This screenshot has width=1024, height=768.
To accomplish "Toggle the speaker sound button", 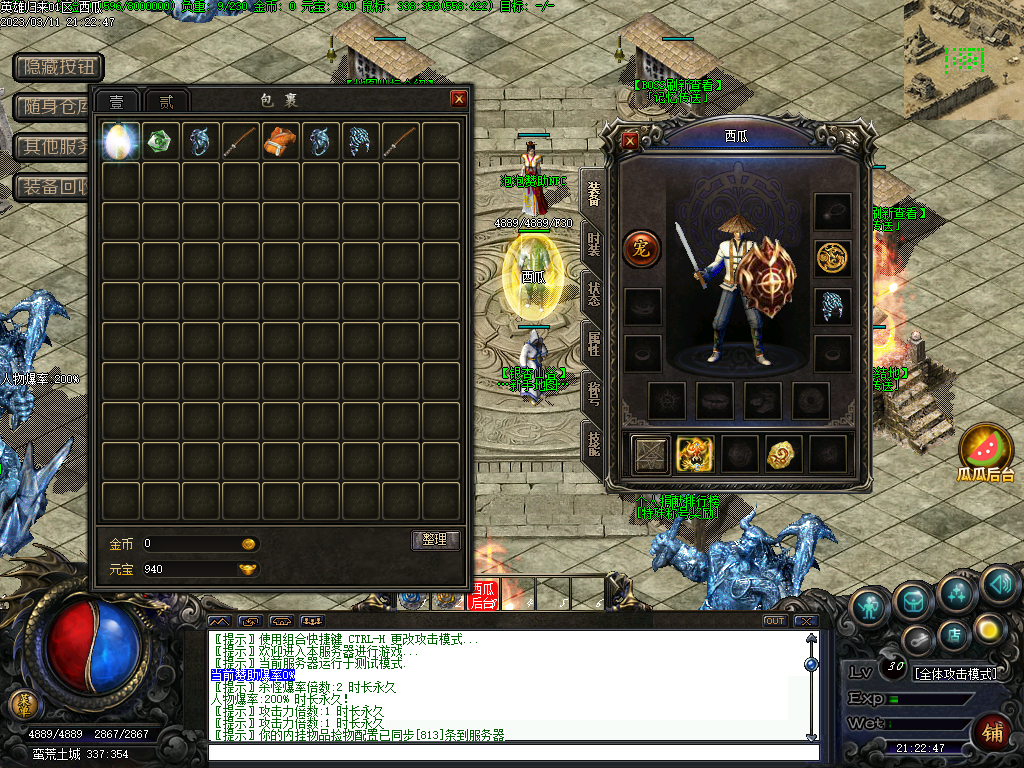I will click(x=999, y=583).
